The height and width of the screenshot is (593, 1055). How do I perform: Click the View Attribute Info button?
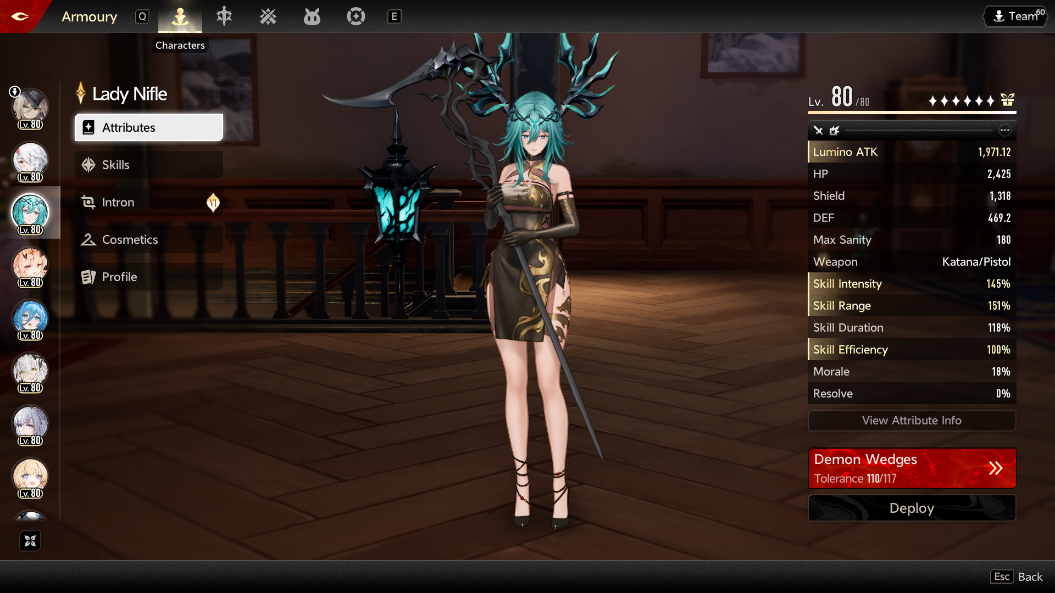coord(911,421)
